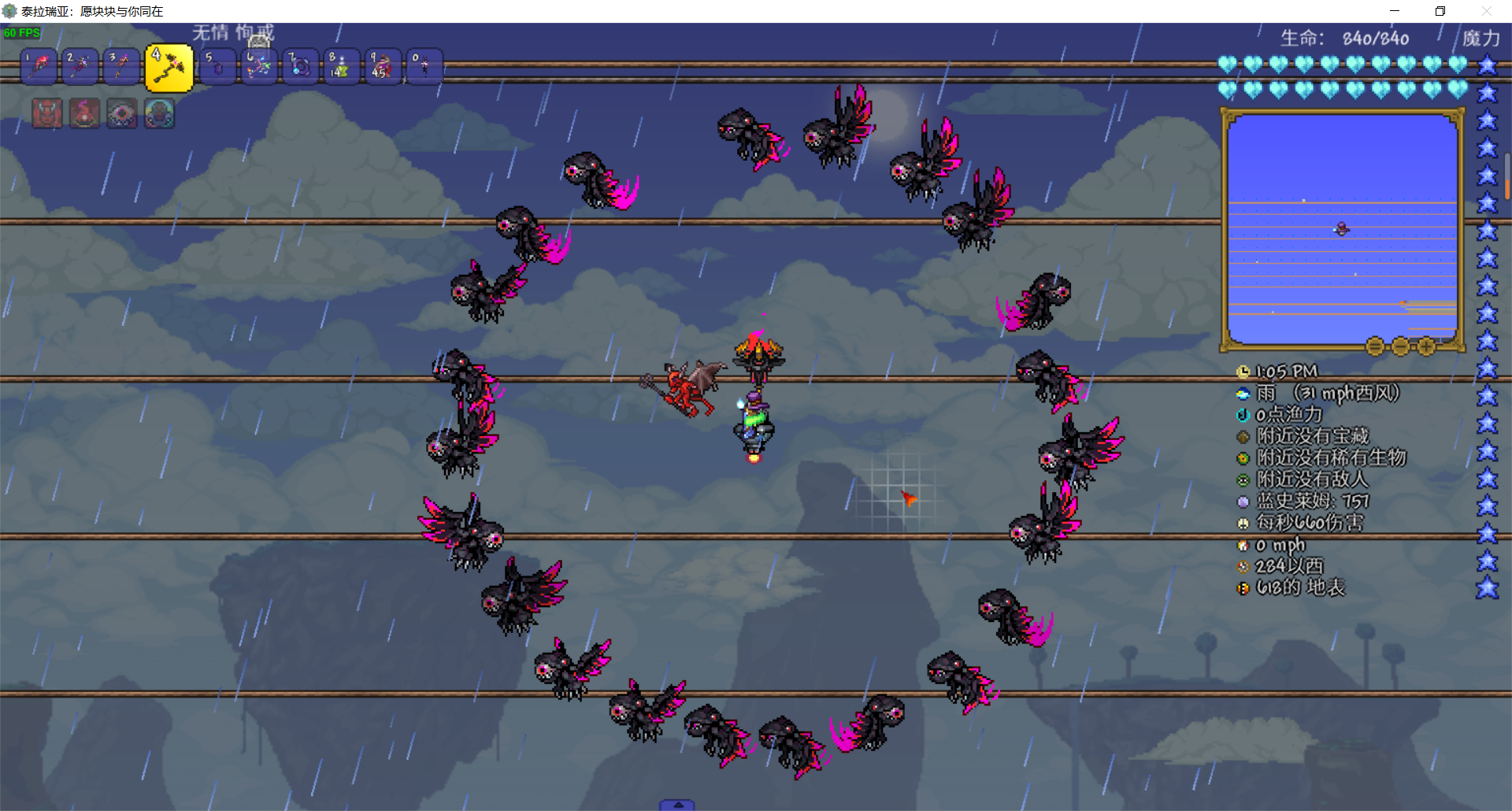Choose the green potion stack of 14
This screenshot has height=811, width=1512.
pyautogui.click(x=341, y=67)
